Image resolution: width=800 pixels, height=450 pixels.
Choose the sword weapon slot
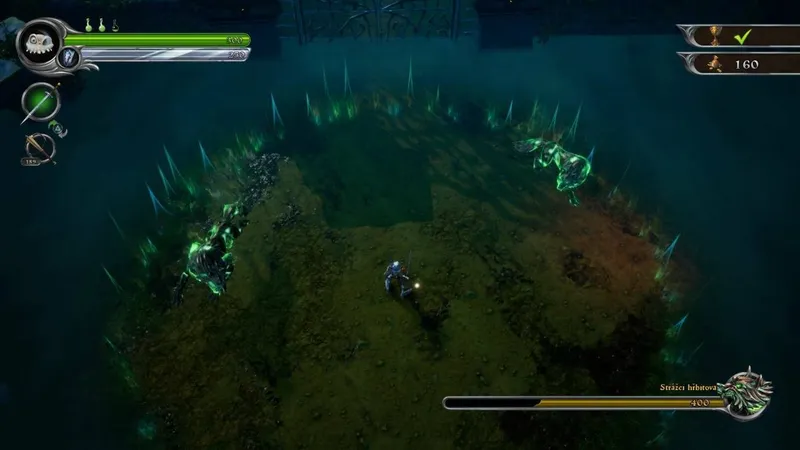40,101
